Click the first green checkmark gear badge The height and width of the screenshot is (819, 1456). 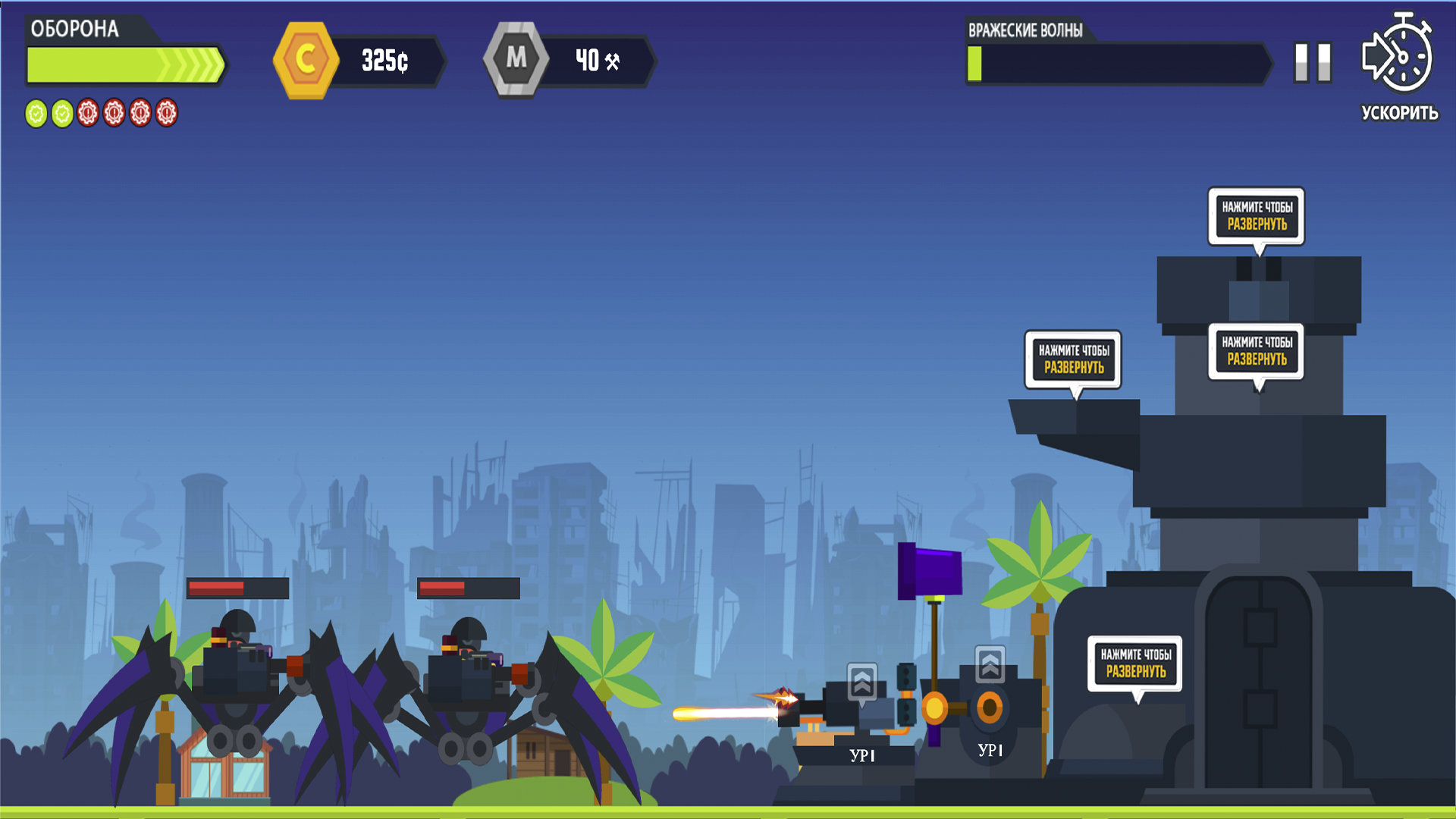tap(35, 115)
